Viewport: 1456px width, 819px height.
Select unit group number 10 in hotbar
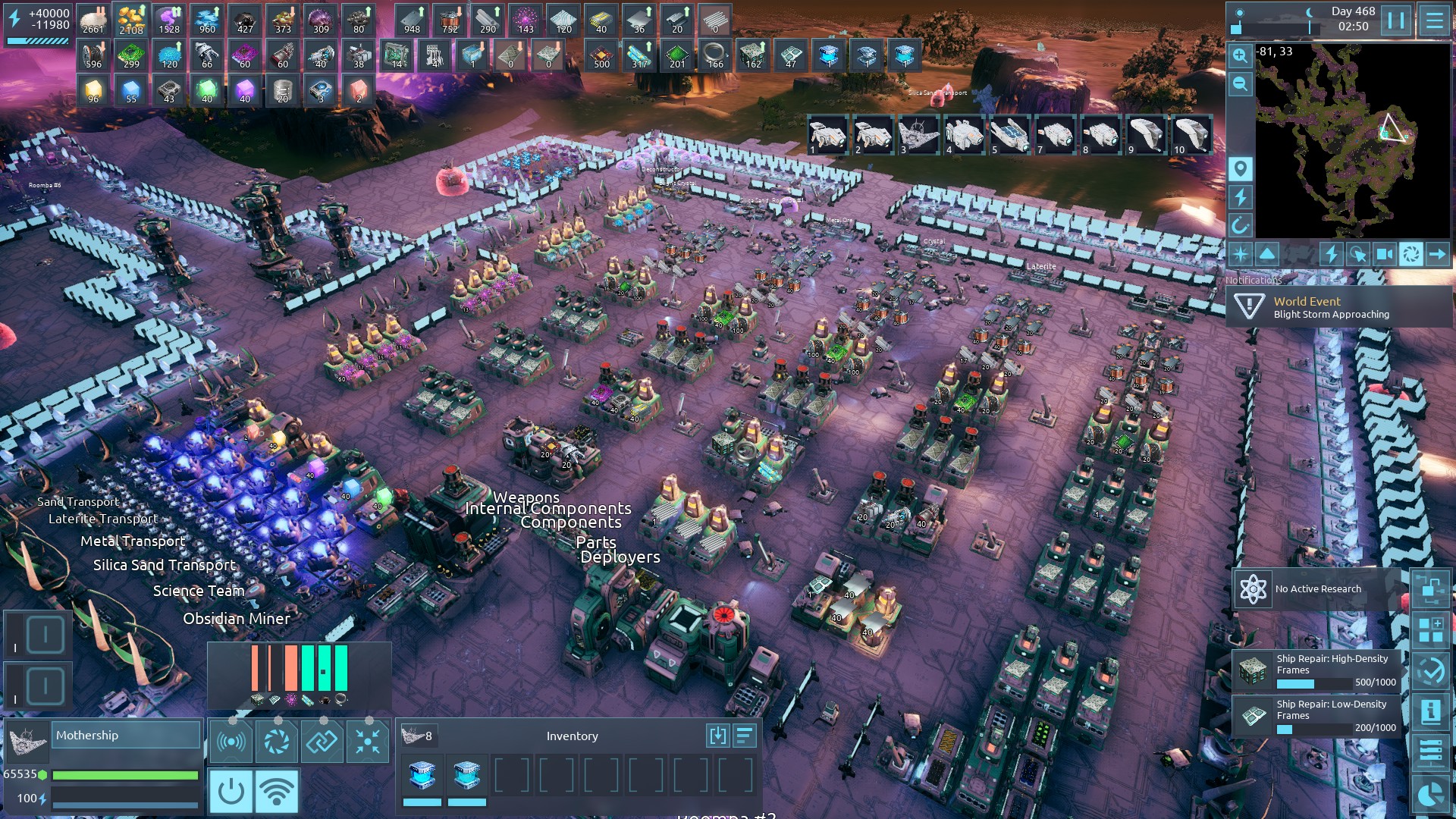pos(1191,135)
